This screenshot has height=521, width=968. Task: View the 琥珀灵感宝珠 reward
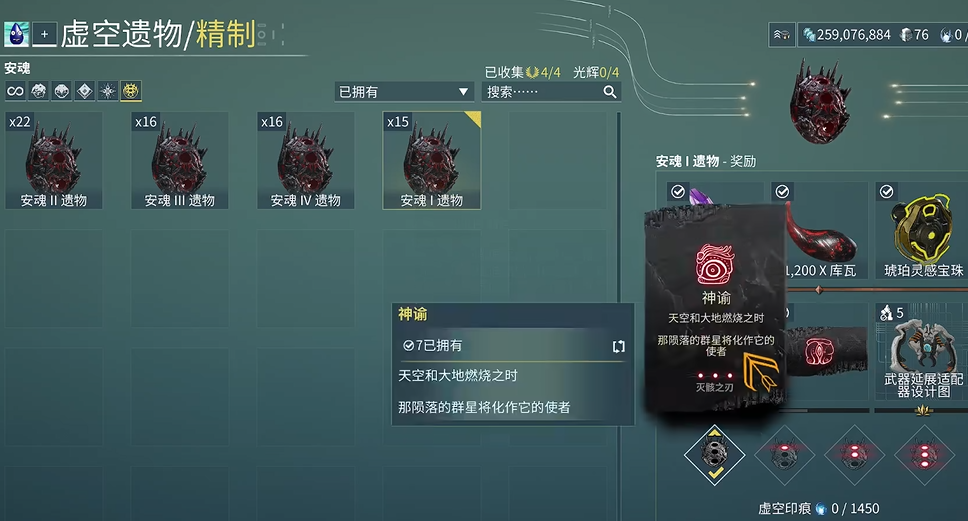coord(922,232)
